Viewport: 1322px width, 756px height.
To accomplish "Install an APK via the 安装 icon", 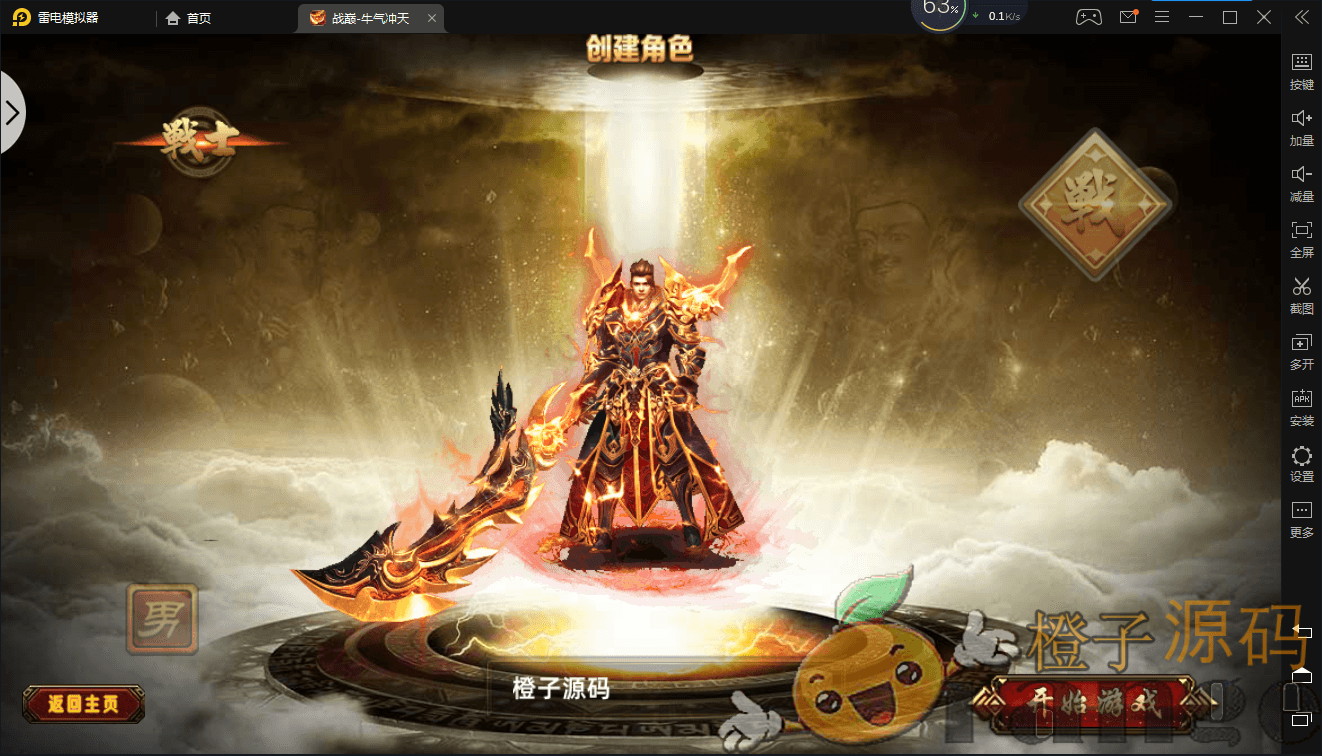I will [1301, 407].
